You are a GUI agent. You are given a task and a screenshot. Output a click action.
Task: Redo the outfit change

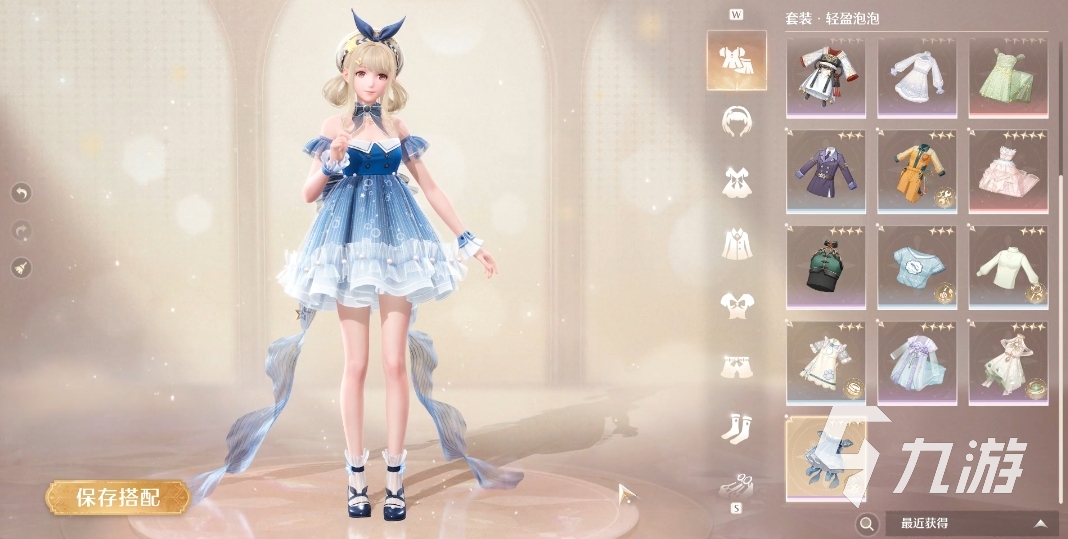[22, 230]
